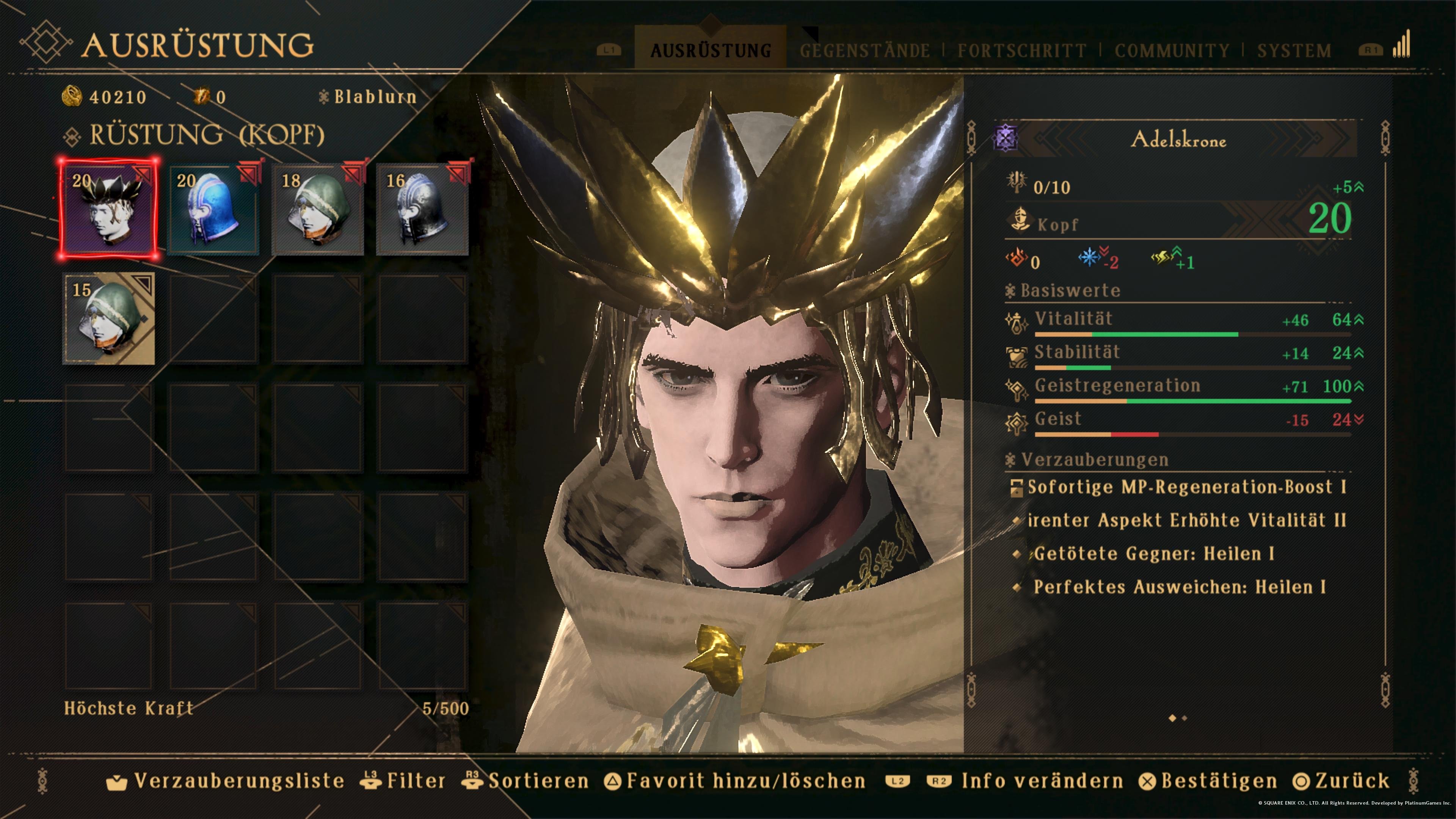Click the Getötete Gegner: Heilen I enchantment
This screenshot has width=1456, height=819.
click(1153, 553)
